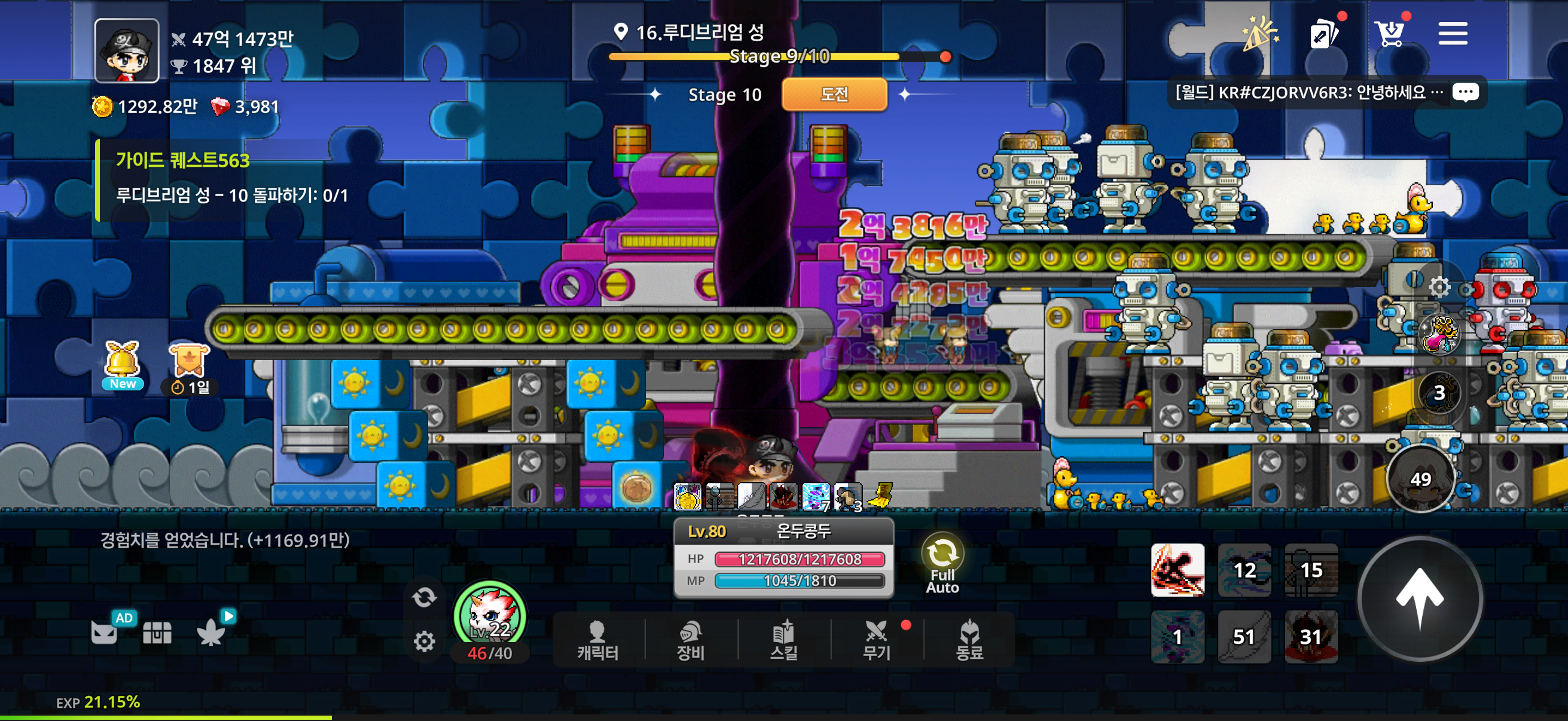1568x721 pixels.
Task: Open the 1일 timed banner event
Action: click(x=190, y=368)
